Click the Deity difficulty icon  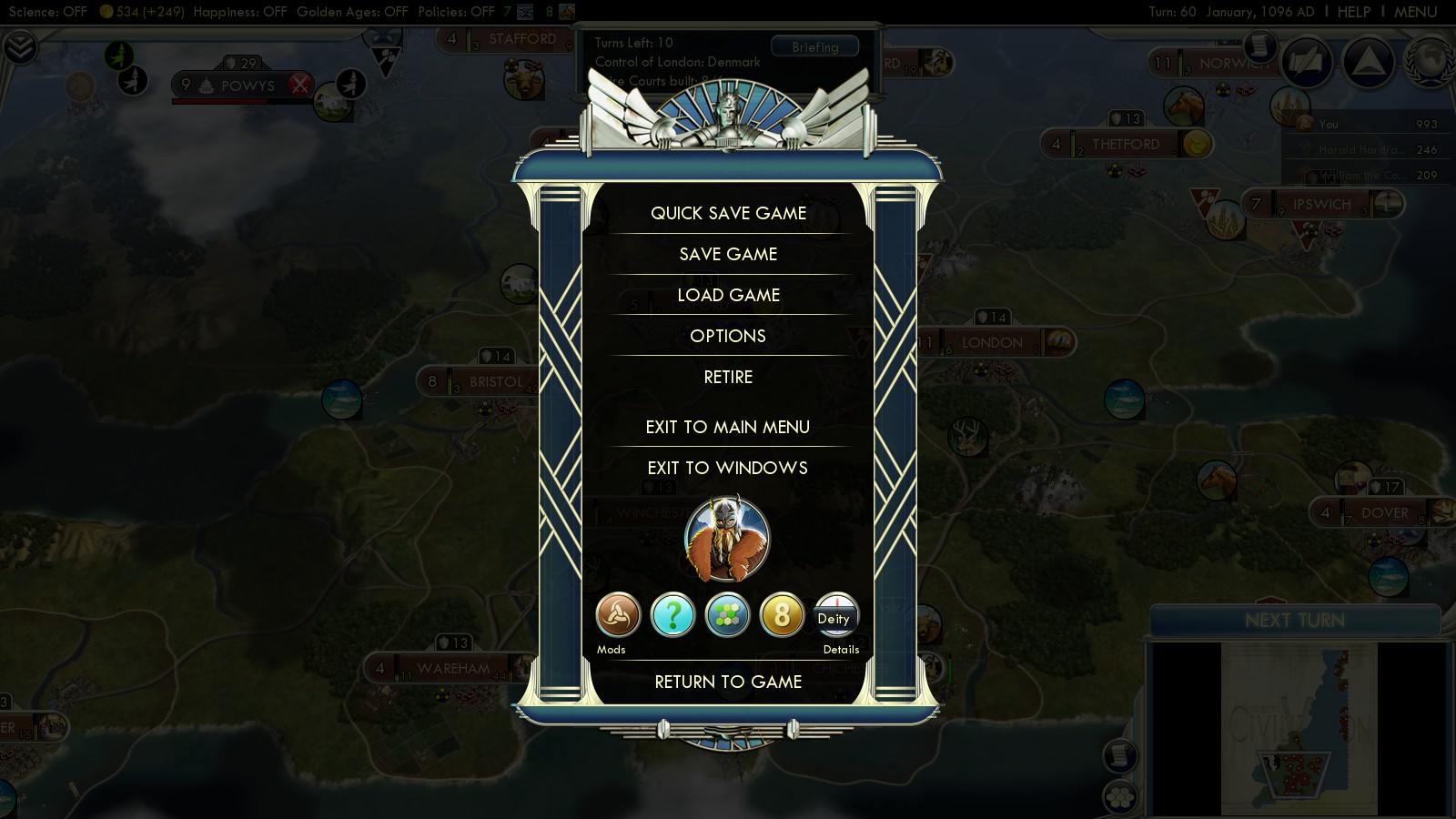click(x=835, y=616)
